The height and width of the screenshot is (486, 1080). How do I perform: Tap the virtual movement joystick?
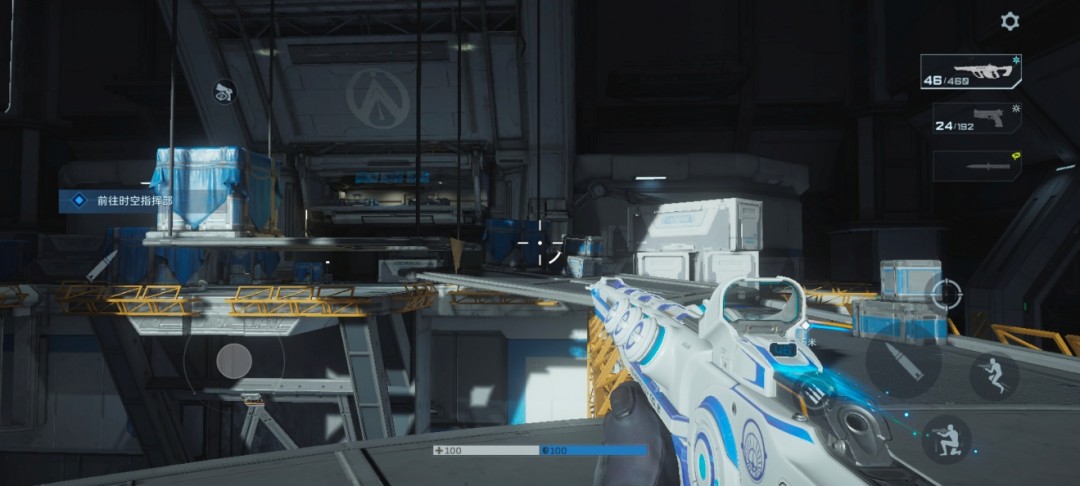pyautogui.click(x=234, y=360)
